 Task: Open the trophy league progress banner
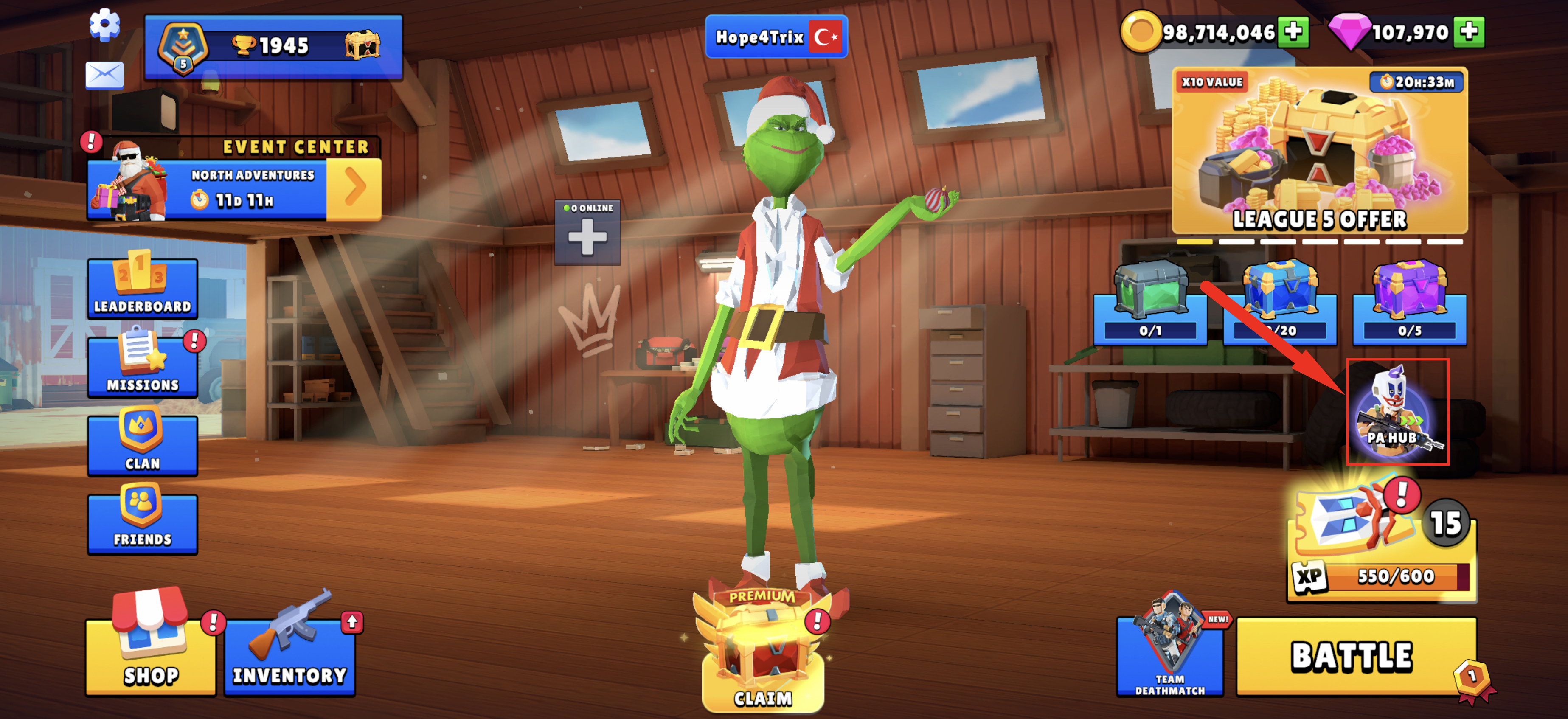pyautogui.click(x=273, y=48)
